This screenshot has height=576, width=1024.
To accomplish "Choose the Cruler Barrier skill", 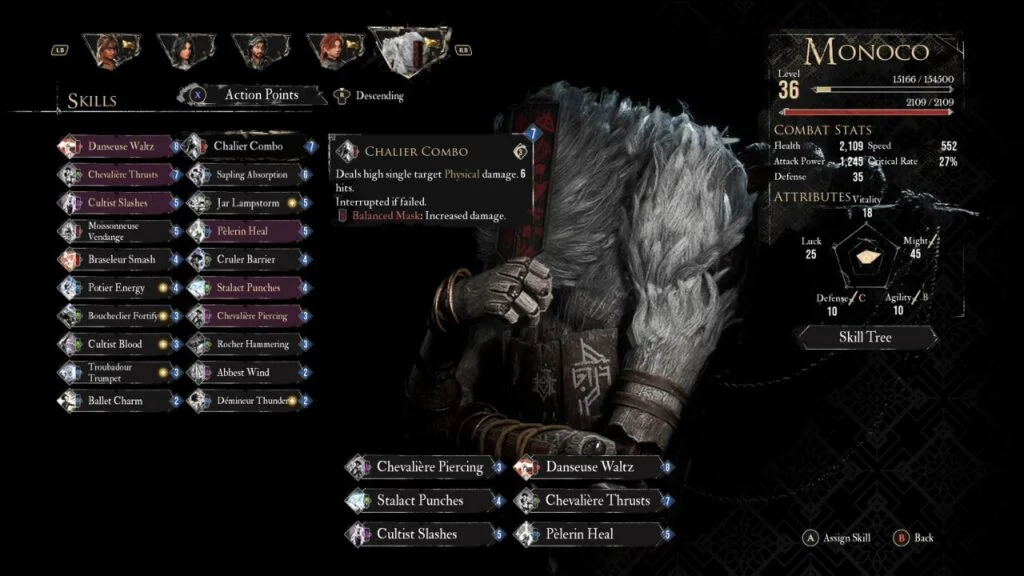I will click(x=247, y=259).
